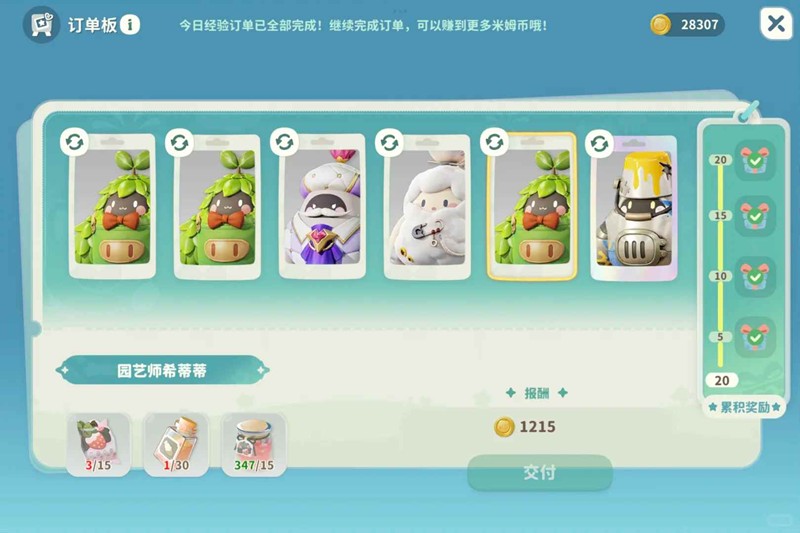Close the order board window
800x533 pixels.
[x=775, y=24]
